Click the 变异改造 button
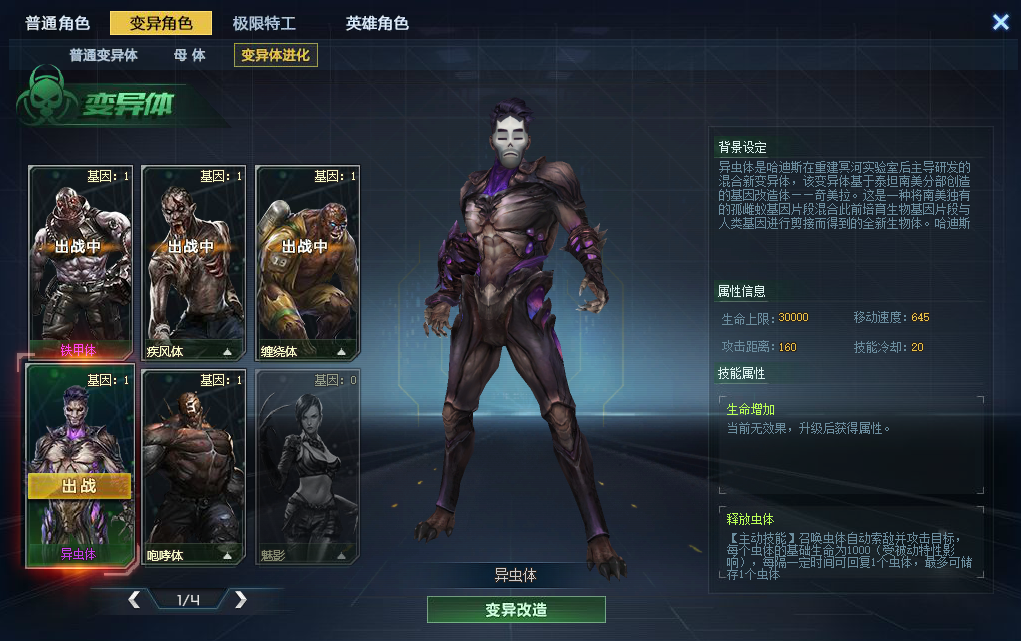 pyautogui.click(x=516, y=610)
